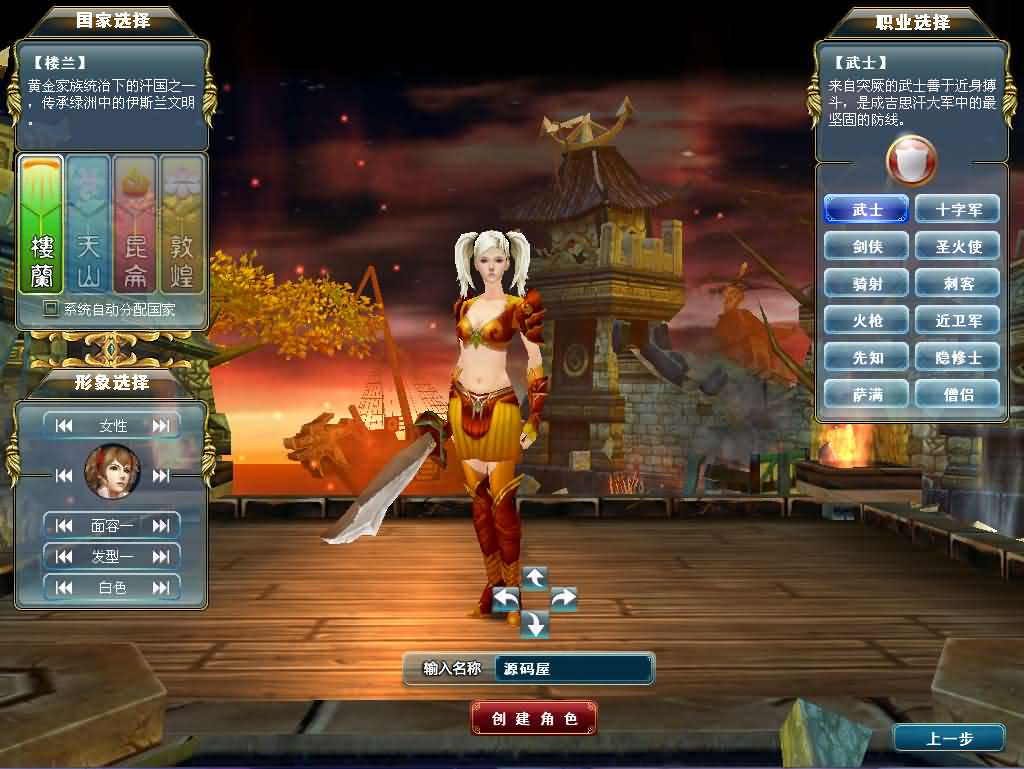Cycle to next face after 面容一
The height and width of the screenshot is (769, 1024).
point(161,525)
